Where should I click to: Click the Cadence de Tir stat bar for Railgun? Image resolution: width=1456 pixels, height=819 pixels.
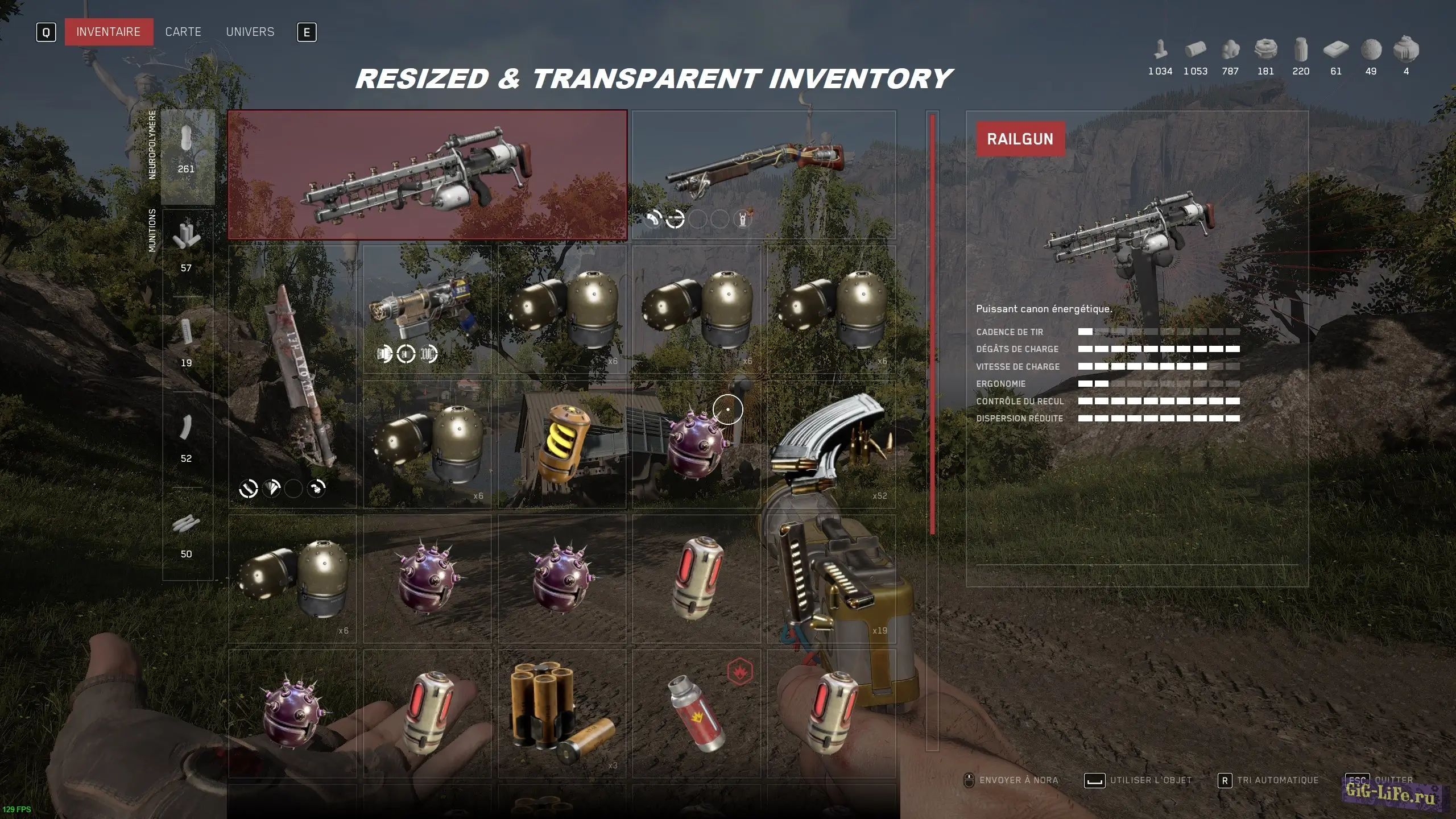tap(1157, 332)
